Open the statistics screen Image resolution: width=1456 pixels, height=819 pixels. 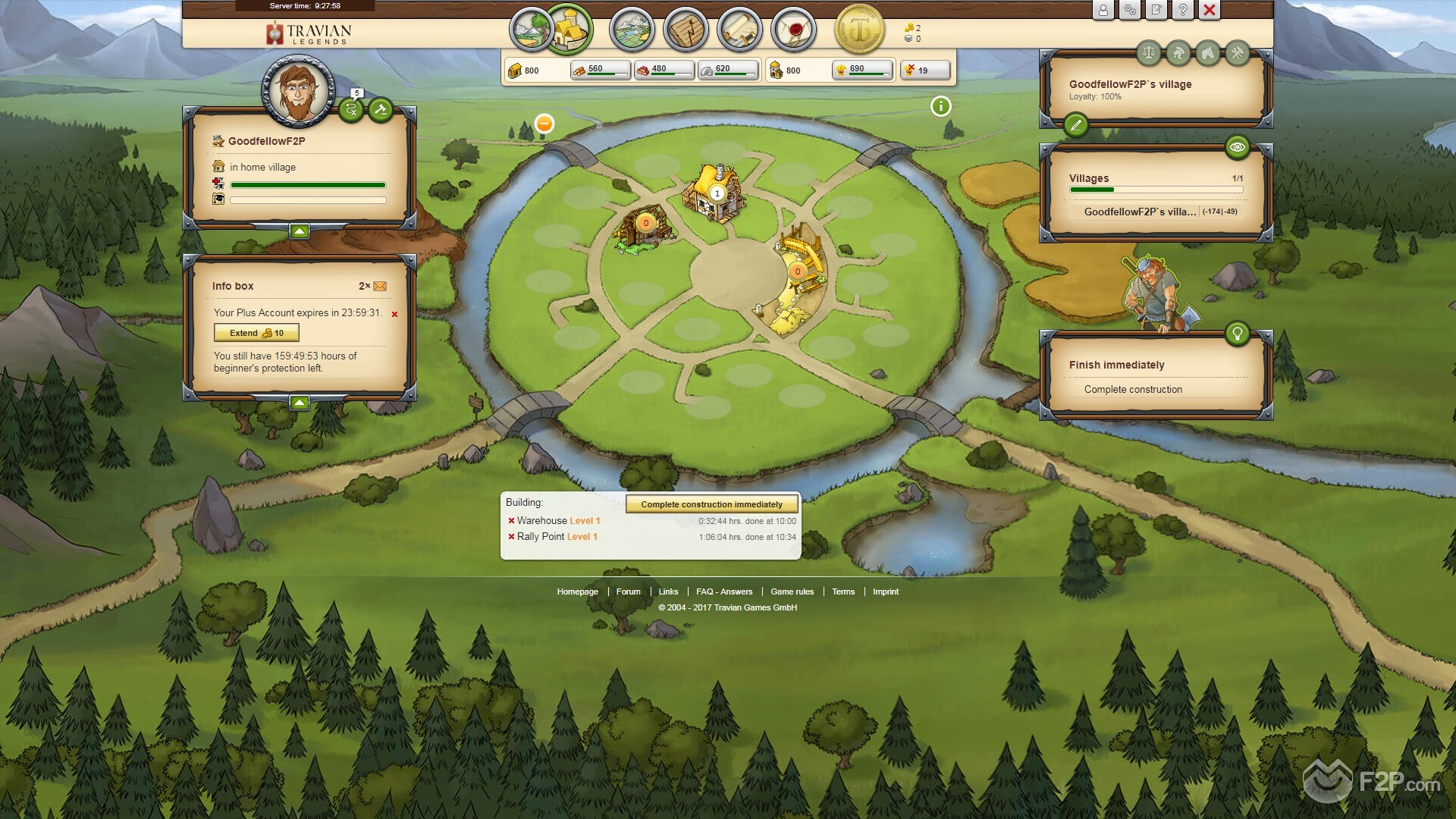686,30
